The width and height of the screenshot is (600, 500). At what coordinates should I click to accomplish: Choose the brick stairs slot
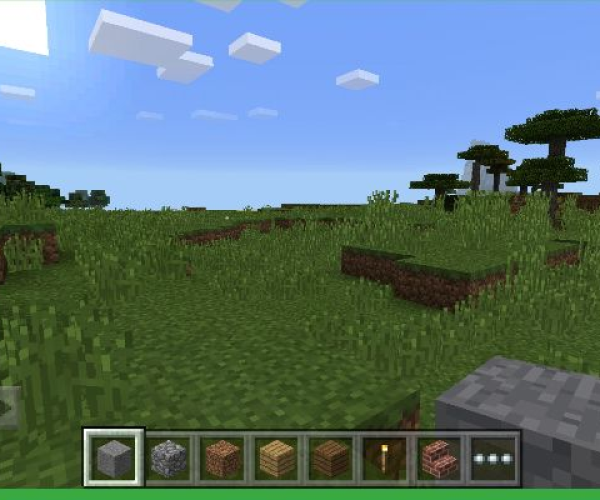[439, 459]
